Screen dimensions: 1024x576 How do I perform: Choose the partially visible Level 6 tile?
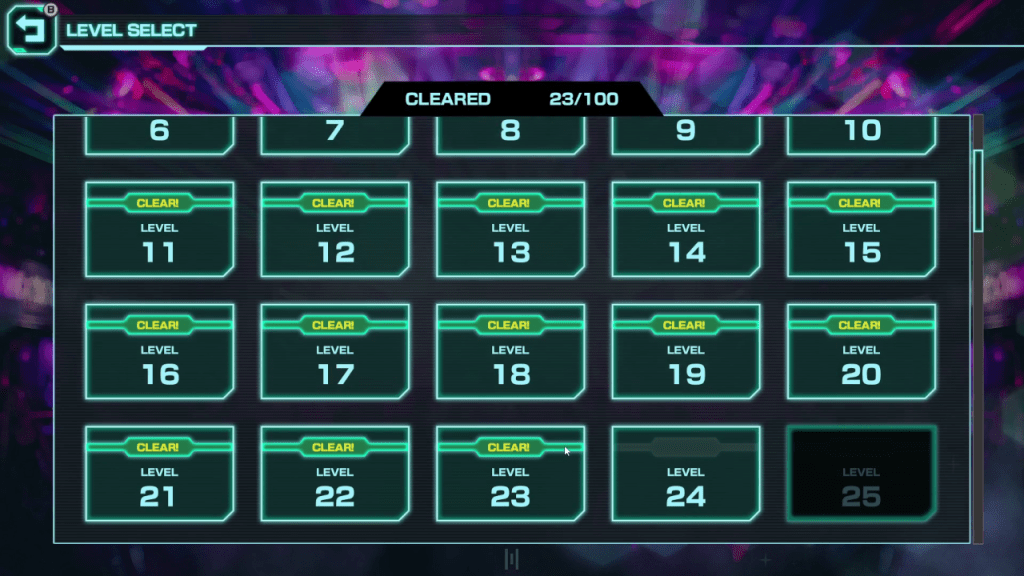coord(160,134)
